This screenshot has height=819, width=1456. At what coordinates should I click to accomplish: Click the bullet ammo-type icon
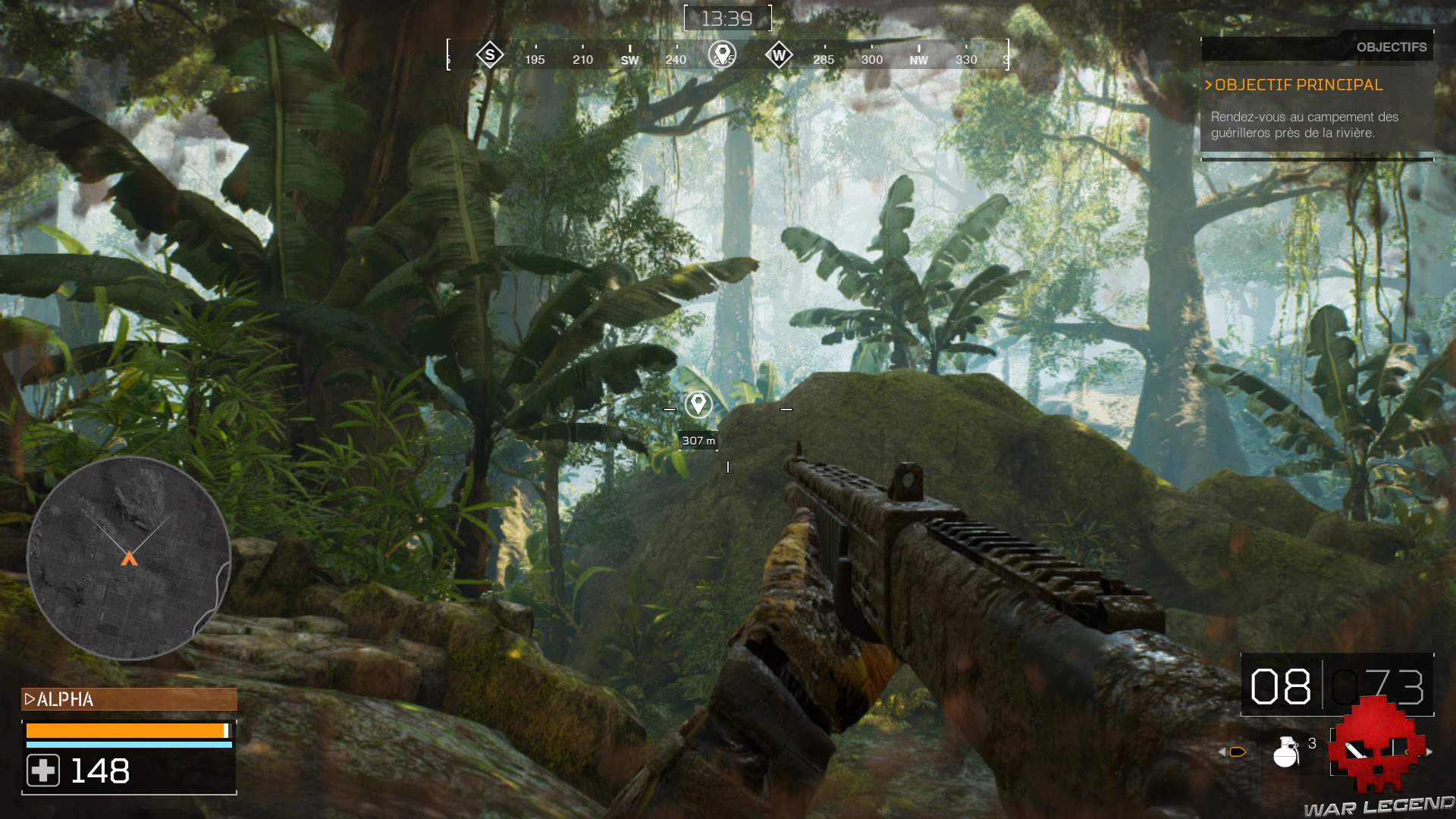pyautogui.click(x=1239, y=752)
